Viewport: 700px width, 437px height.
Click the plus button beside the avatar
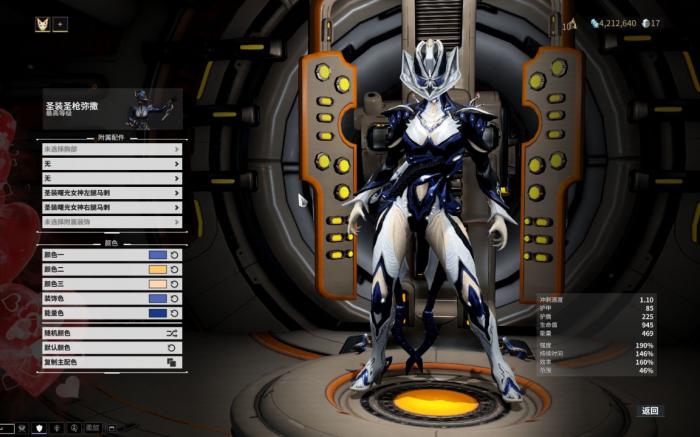point(60,24)
